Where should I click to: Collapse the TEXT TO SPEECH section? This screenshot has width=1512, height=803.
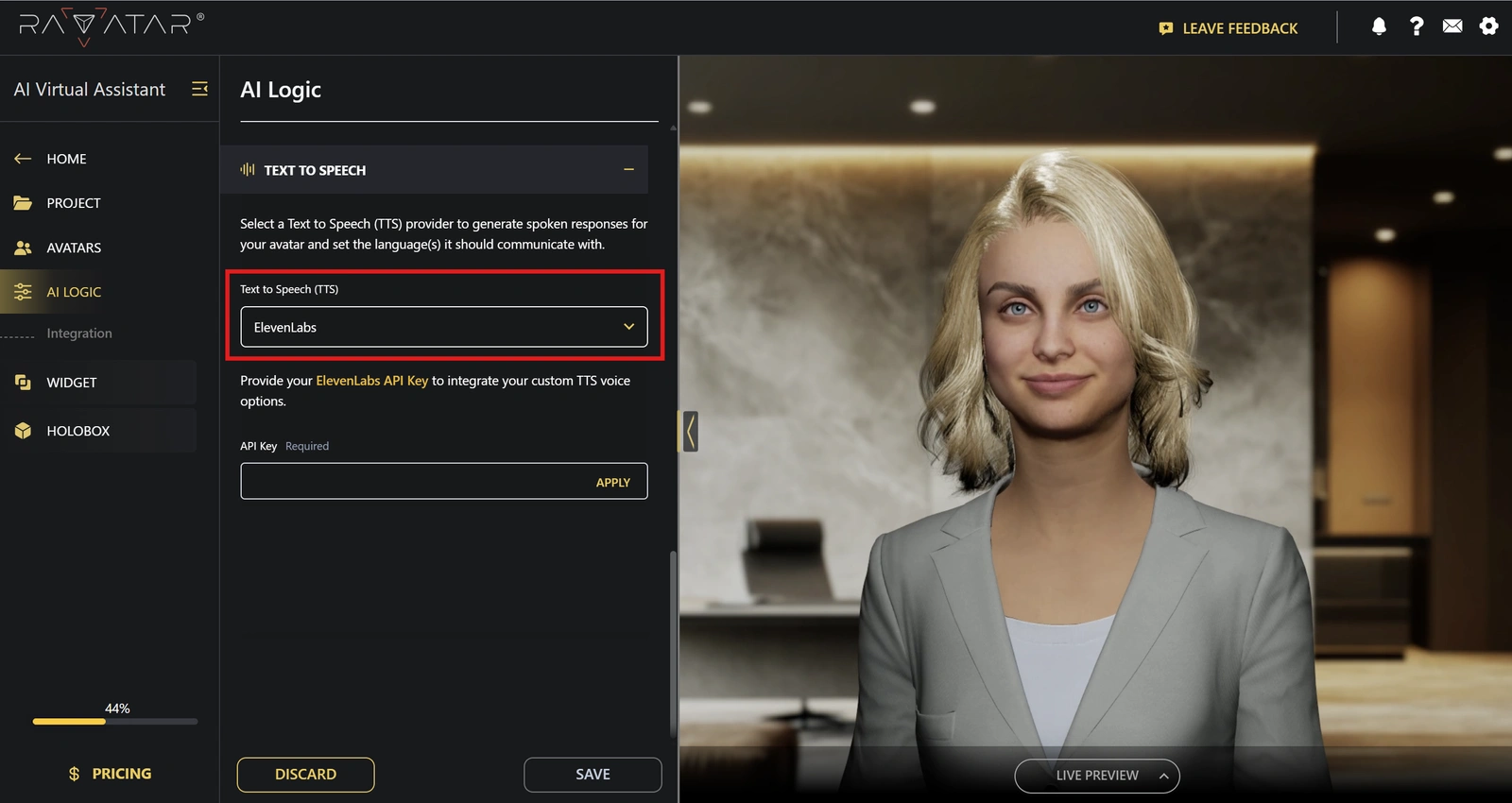click(628, 169)
